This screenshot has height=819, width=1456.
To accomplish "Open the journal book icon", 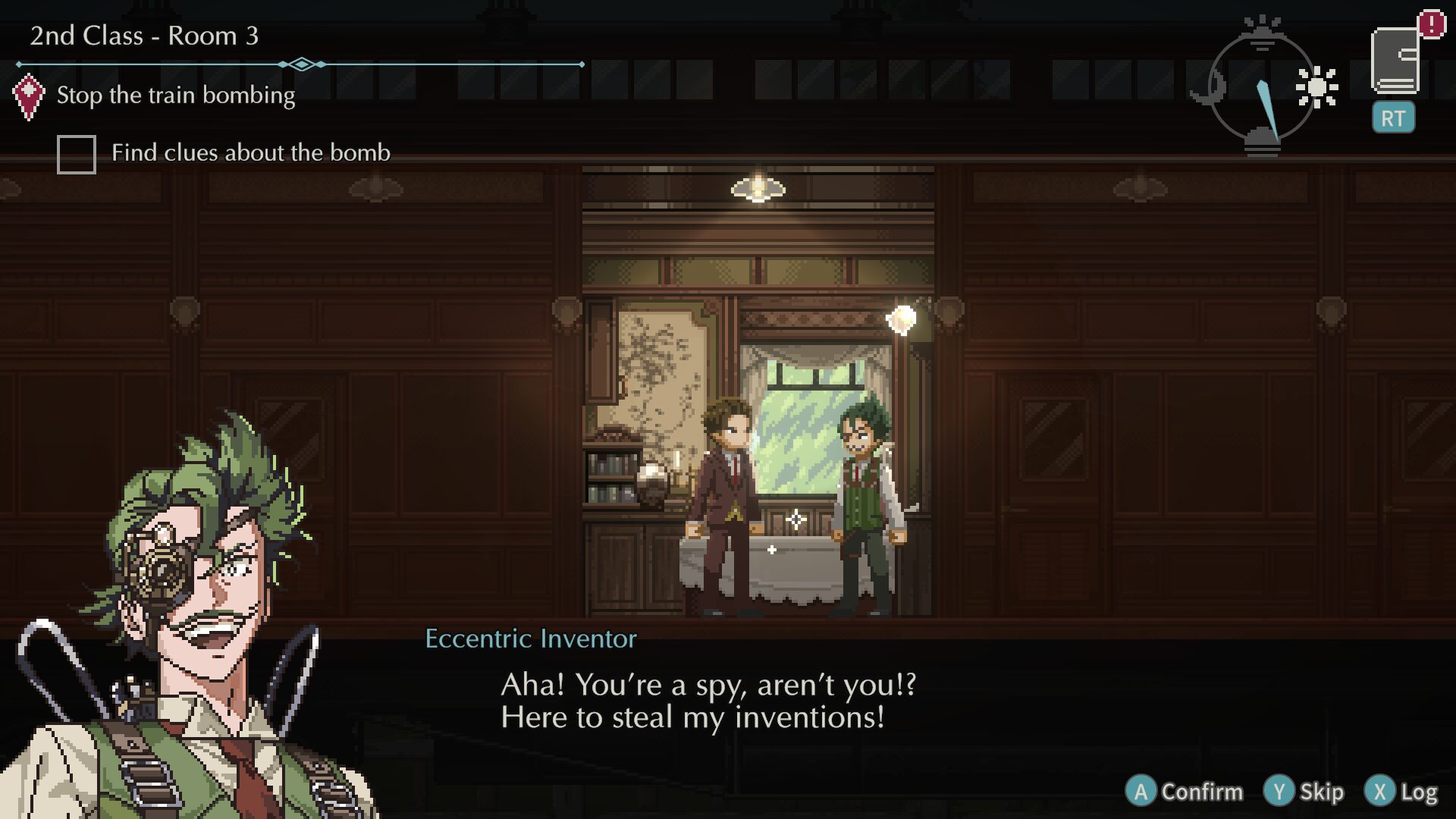I will pos(1395,62).
